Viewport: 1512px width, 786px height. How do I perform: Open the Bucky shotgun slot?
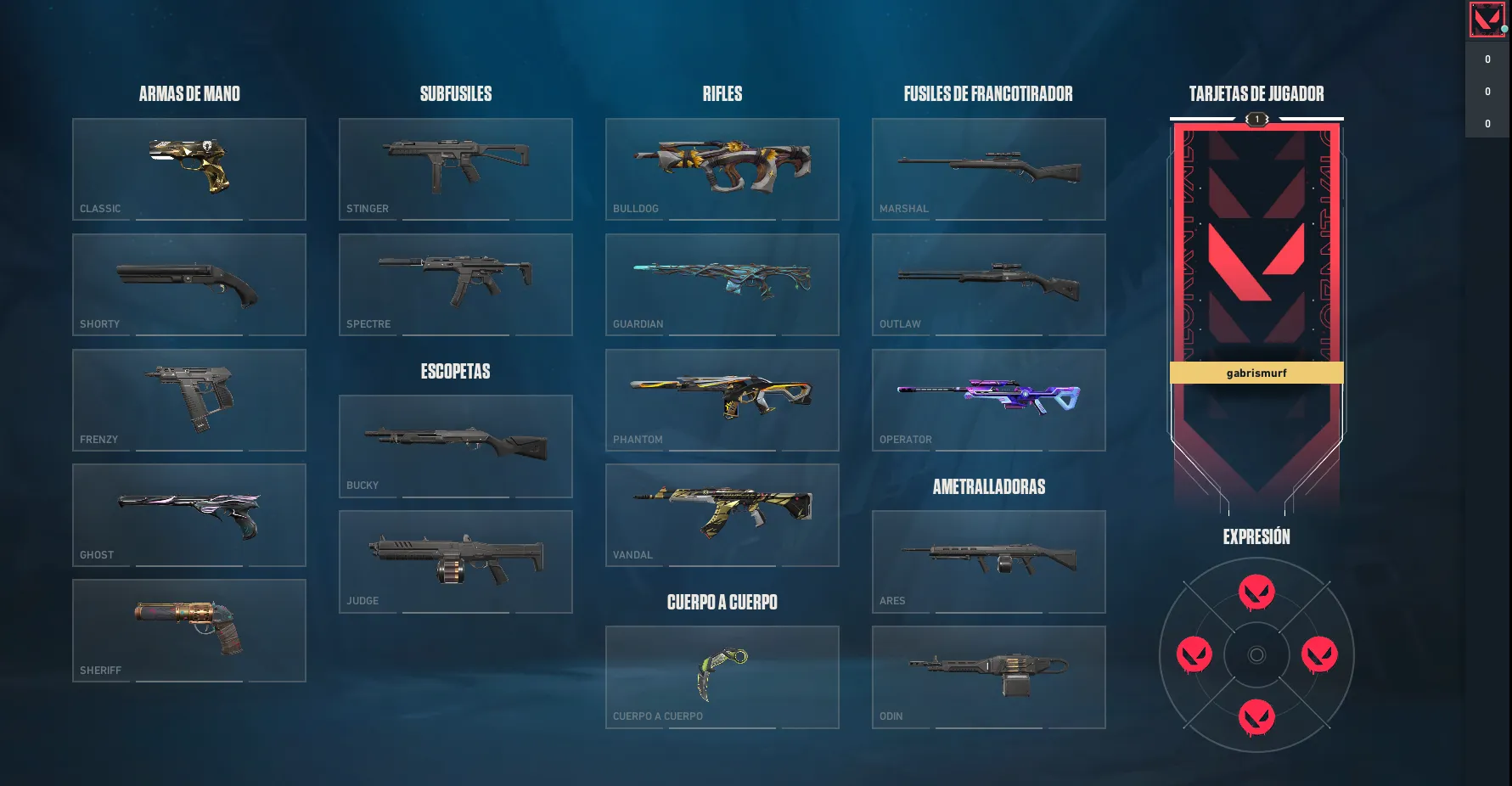(456, 446)
